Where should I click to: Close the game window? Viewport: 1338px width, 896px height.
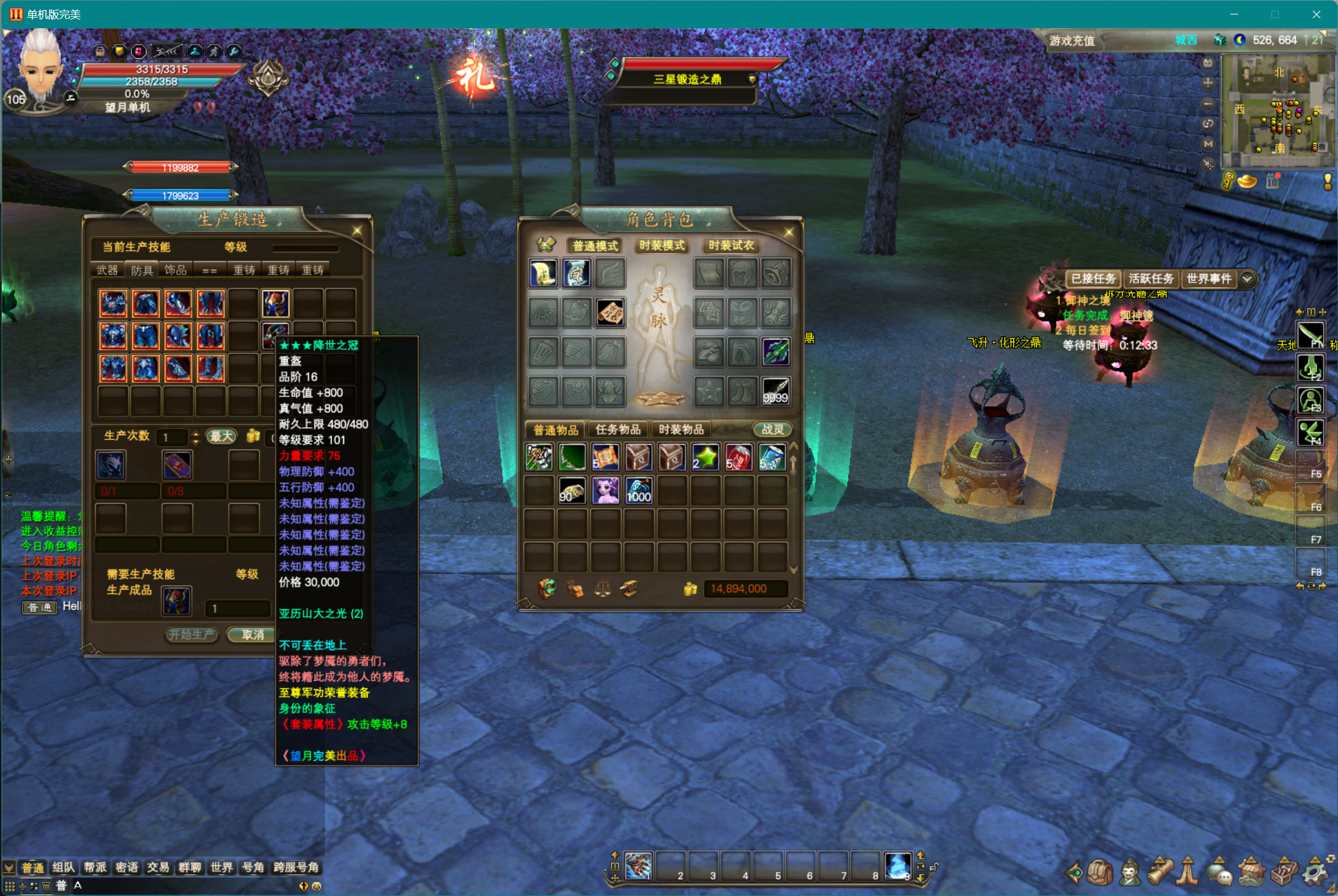(1316, 14)
